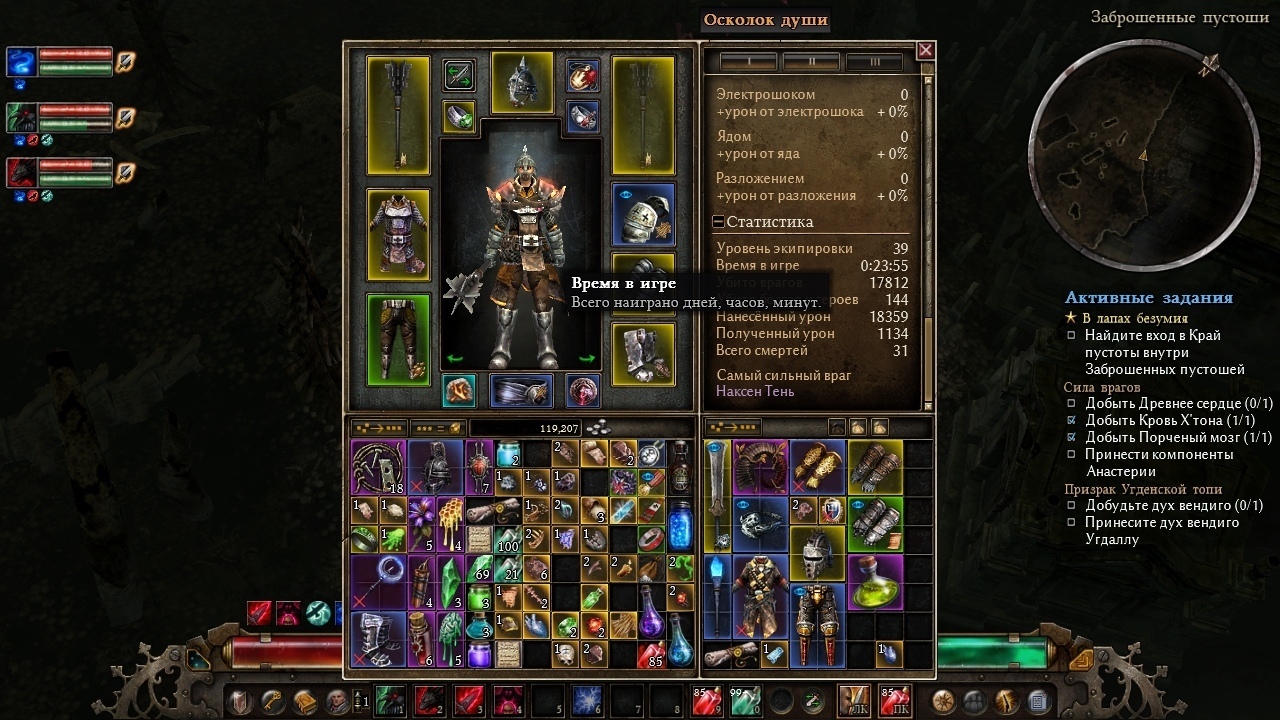Select the equipped boots slot
This screenshot has width=1280, height=720.
coord(643,352)
